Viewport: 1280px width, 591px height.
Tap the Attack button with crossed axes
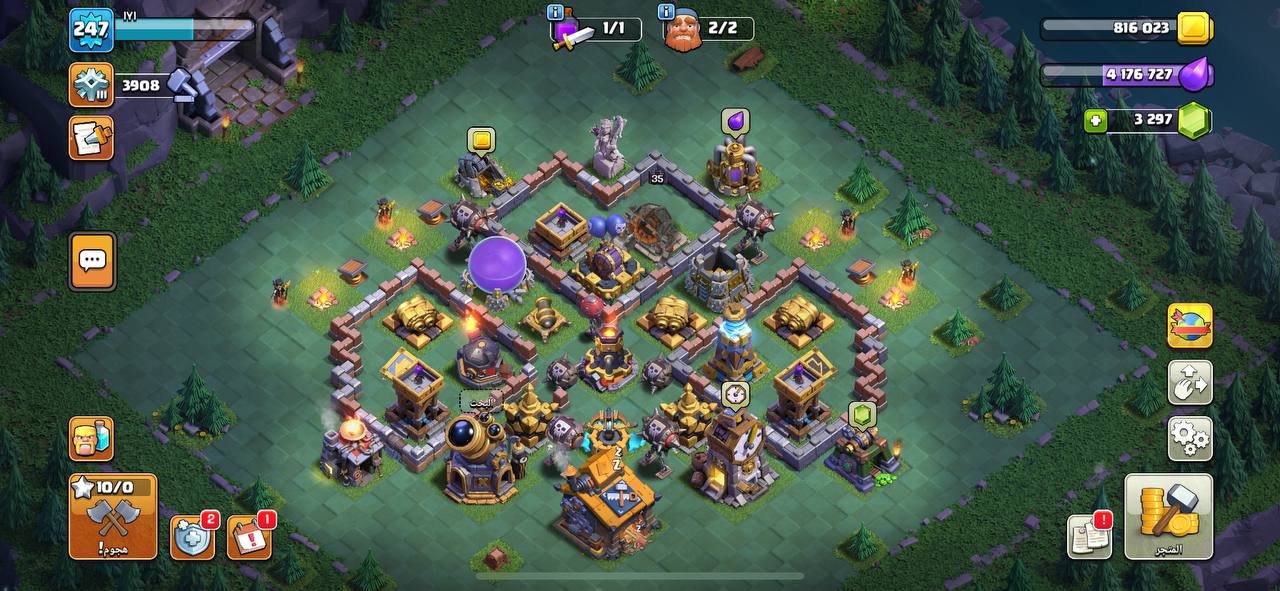click(112, 516)
